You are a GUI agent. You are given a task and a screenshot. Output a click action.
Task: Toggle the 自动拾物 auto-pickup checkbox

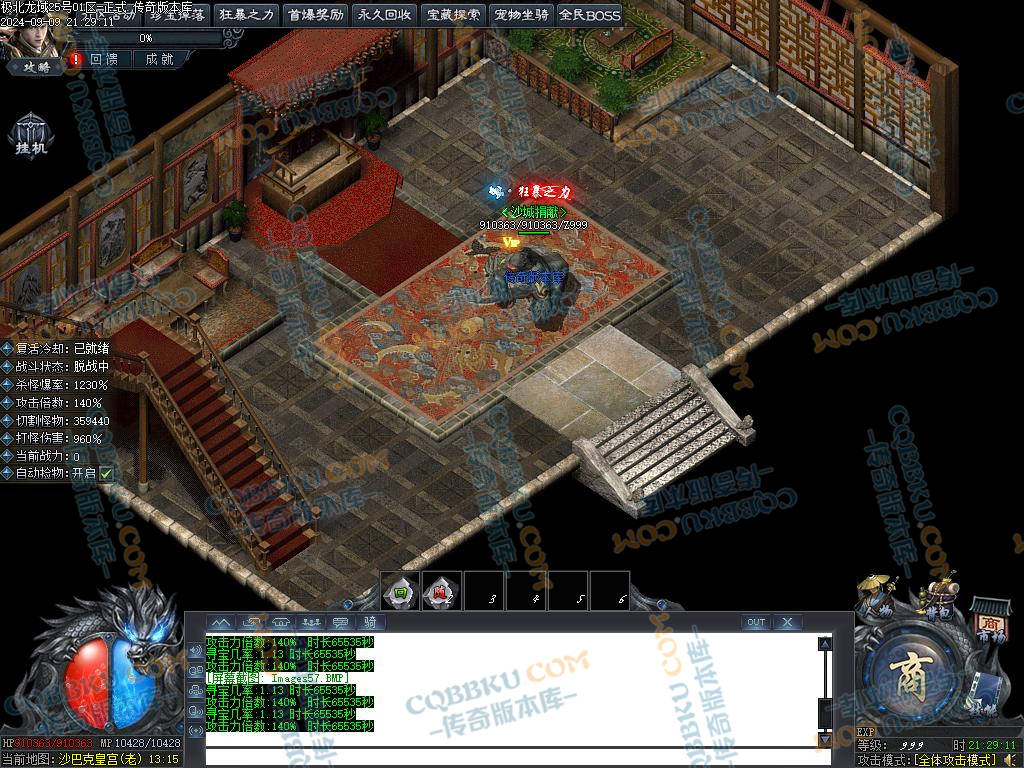pos(106,473)
